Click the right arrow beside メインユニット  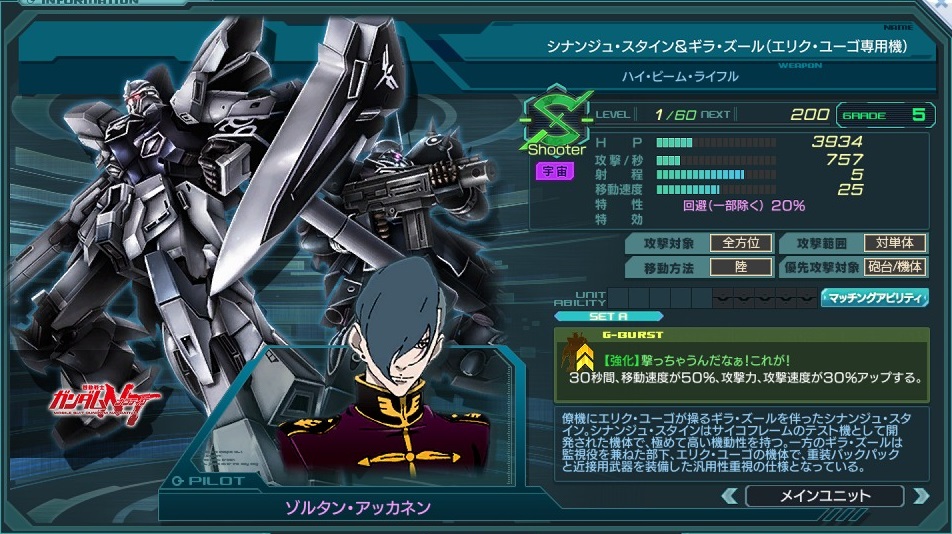point(919,496)
